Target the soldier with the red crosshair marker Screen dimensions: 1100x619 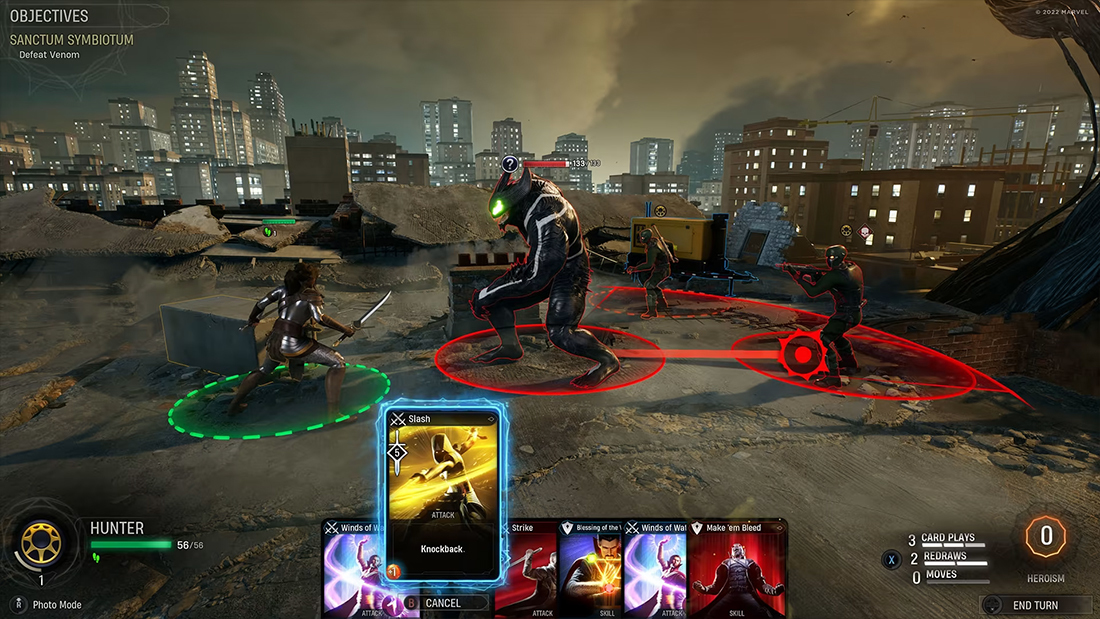(x=801, y=353)
